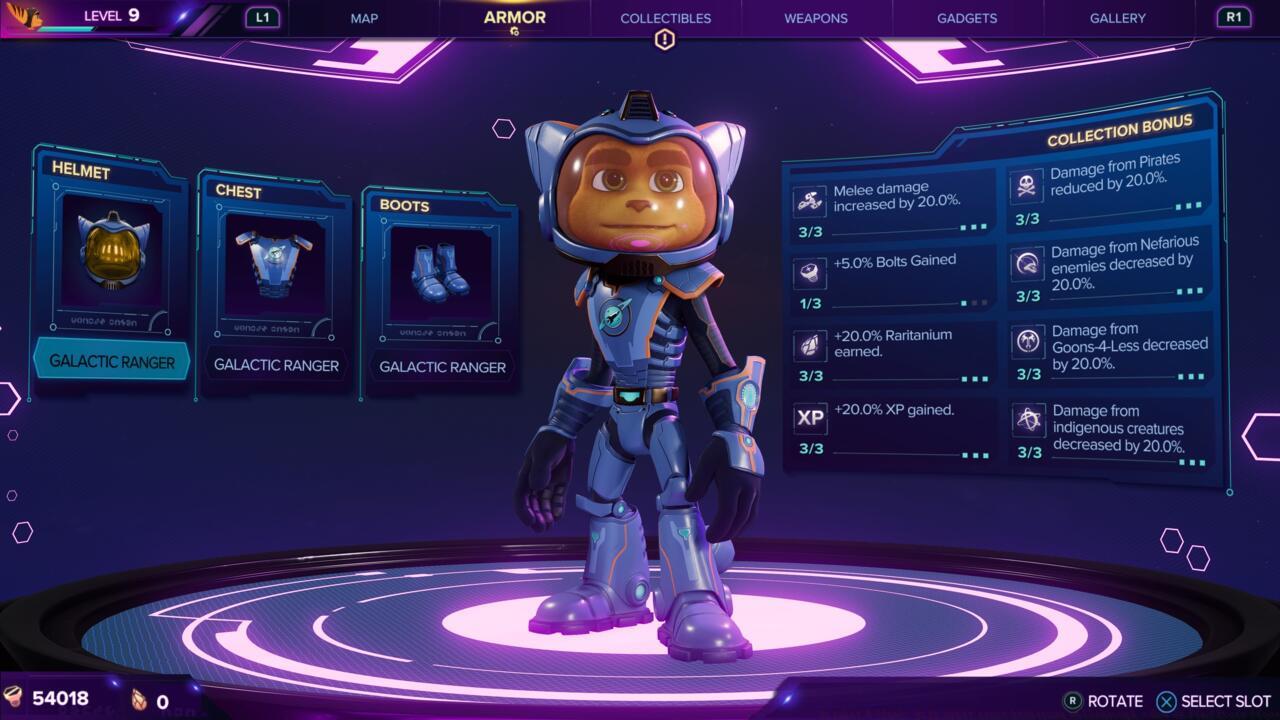Click the Nefarious enemies damage bonus
Image resolution: width=1280 pixels, height=720 pixels.
coord(1110,268)
